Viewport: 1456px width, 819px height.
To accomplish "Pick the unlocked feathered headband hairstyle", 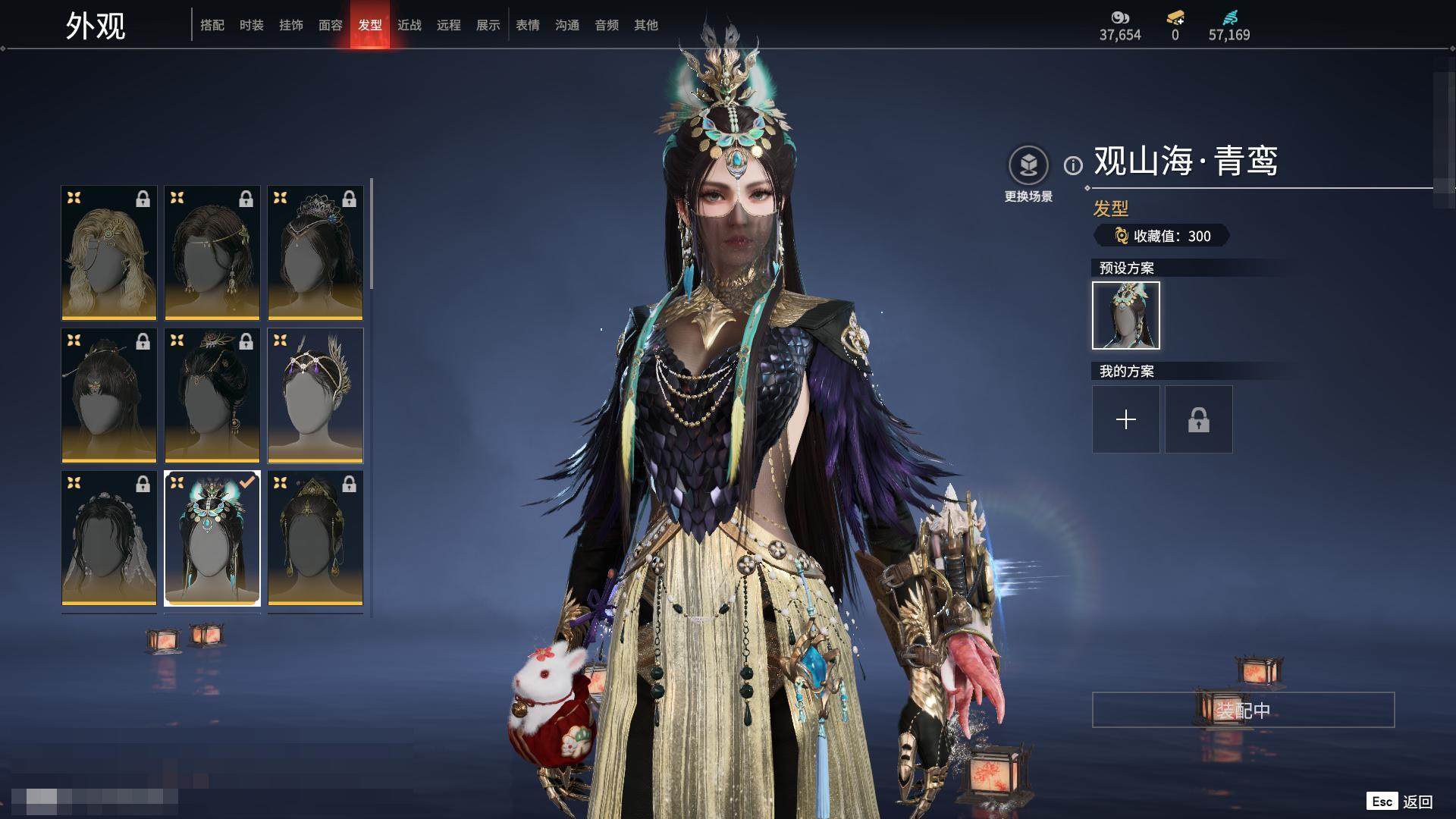I will 315,395.
